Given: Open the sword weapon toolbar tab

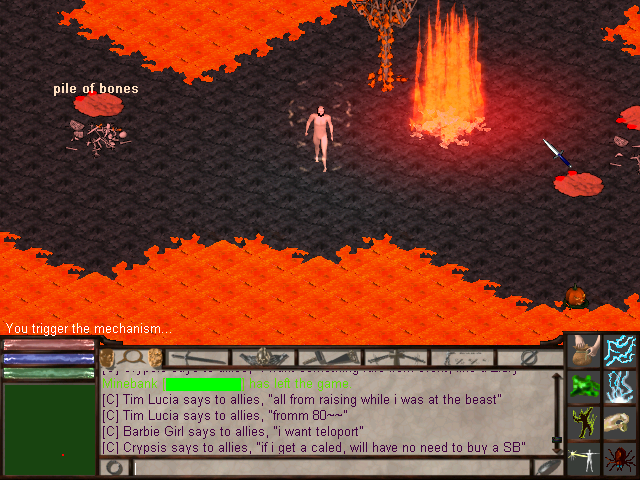Looking at the screenshot, I should click(198, 357).
